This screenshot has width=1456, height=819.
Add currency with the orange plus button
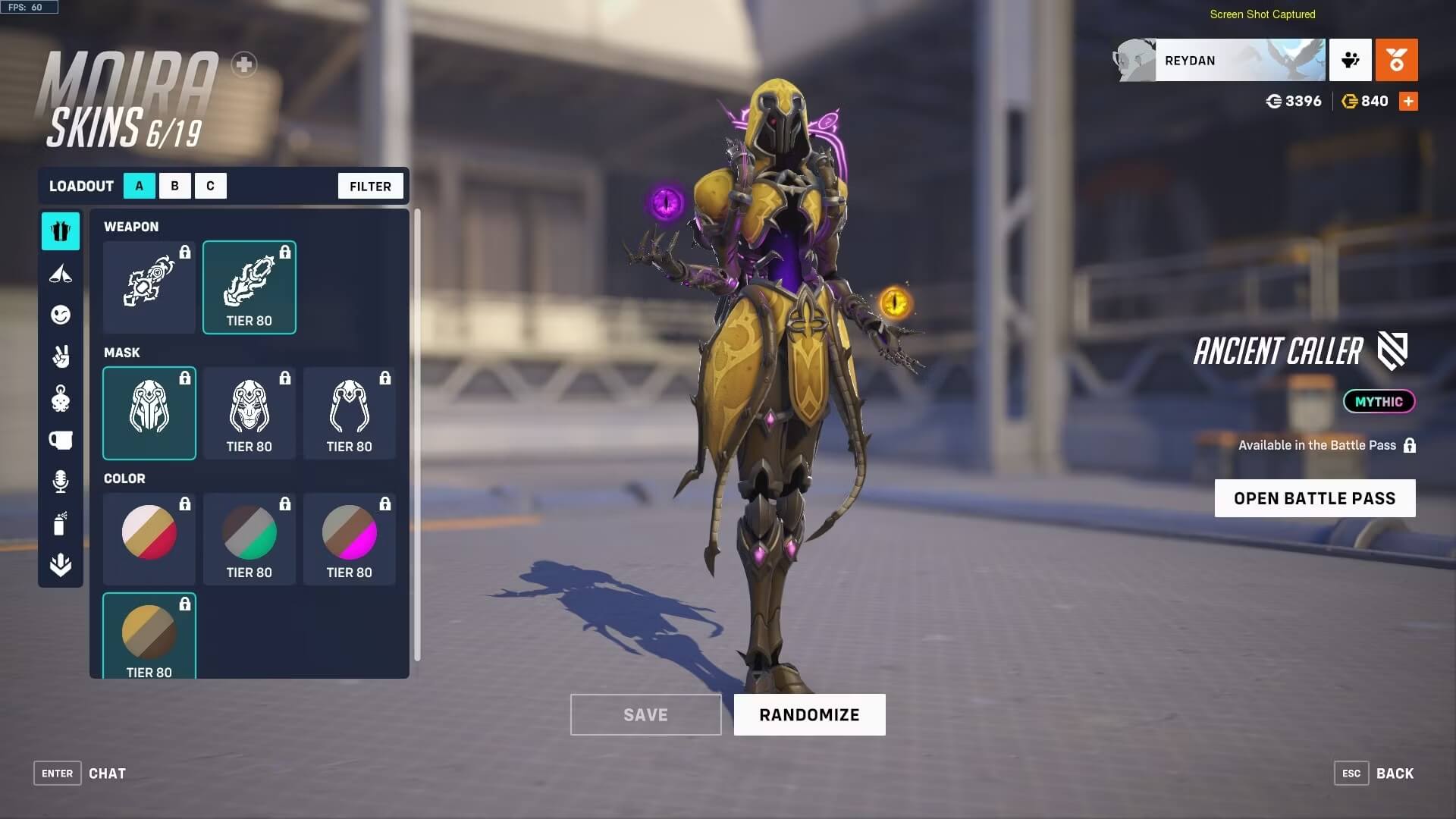(x=1408, y=102)
